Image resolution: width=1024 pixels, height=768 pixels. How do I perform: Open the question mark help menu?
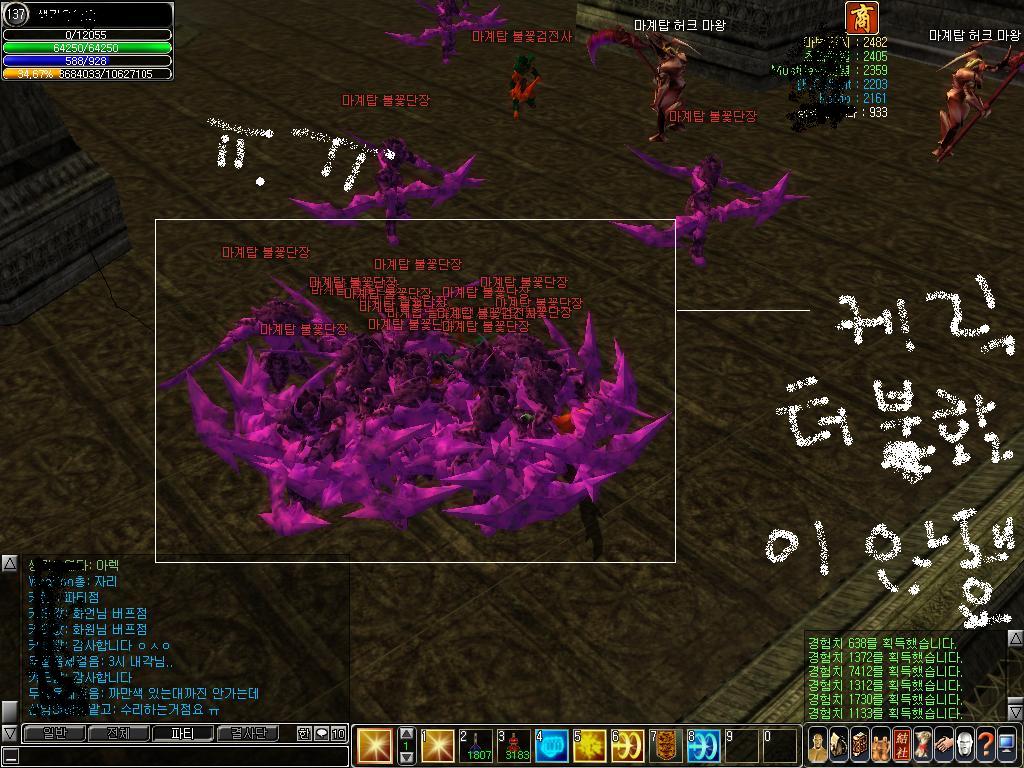[985, 746]
